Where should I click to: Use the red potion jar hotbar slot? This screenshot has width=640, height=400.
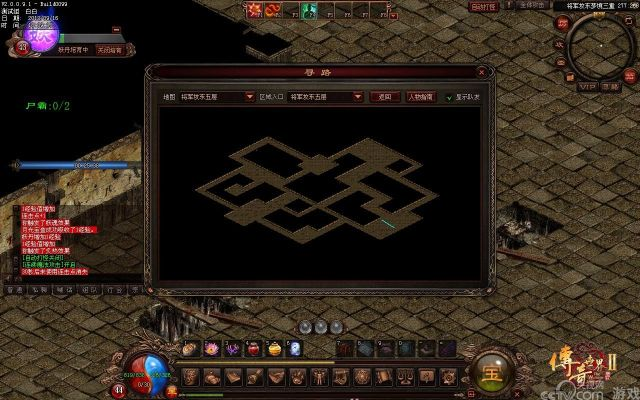click(253, 348)
